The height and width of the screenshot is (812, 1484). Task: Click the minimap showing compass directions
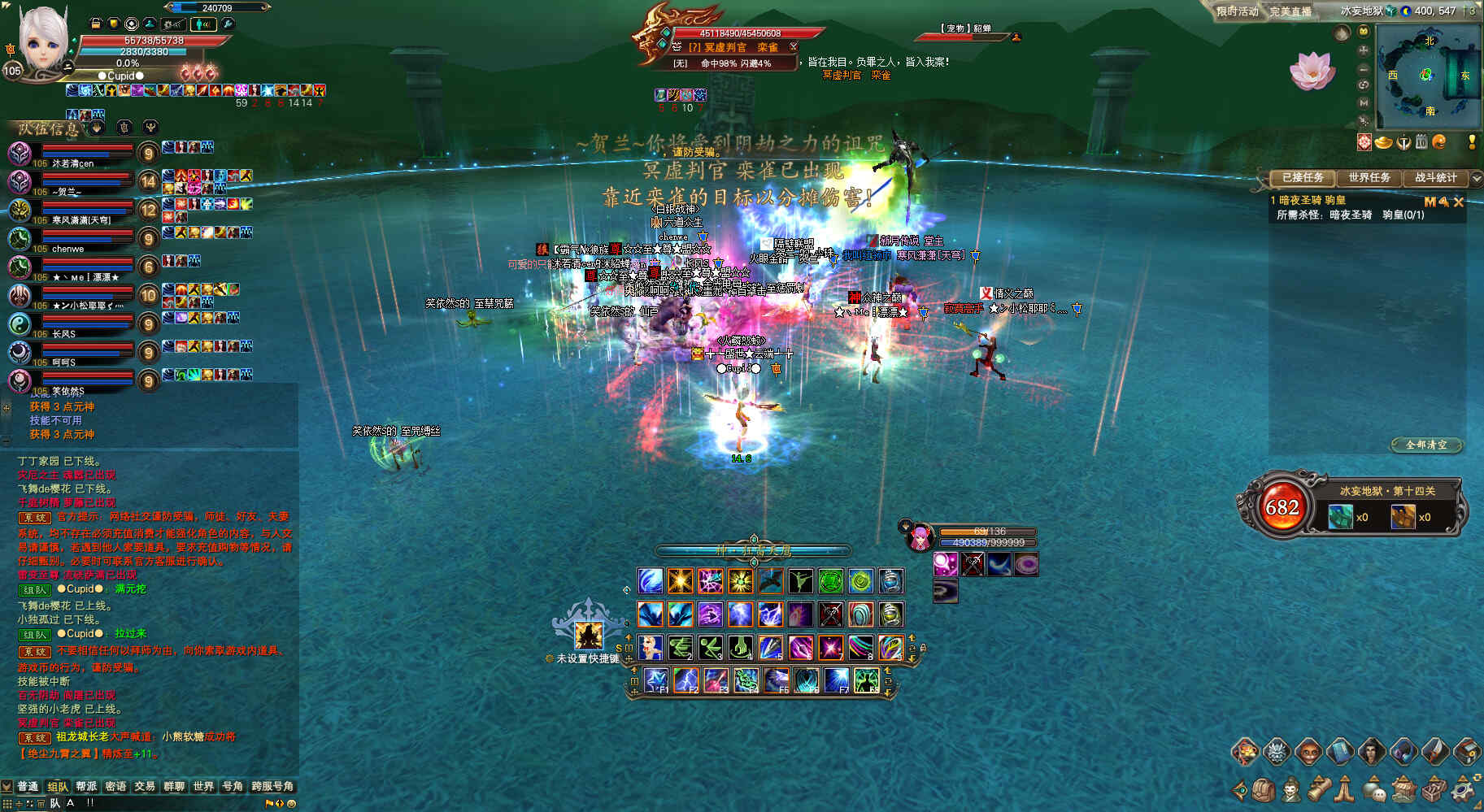coord(1428,75)
